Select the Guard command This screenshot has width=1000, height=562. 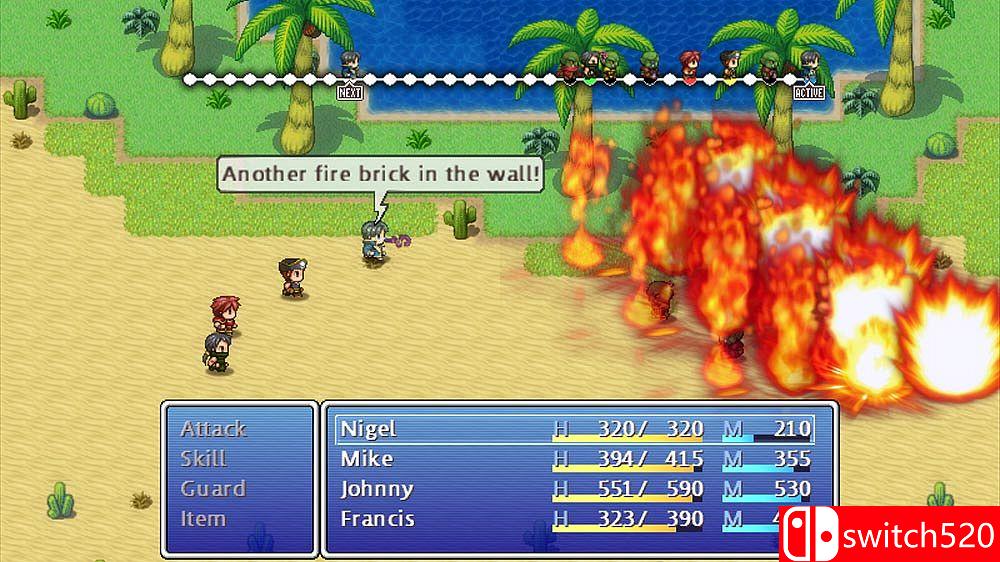pyautogui.click(x=213, y=489)
